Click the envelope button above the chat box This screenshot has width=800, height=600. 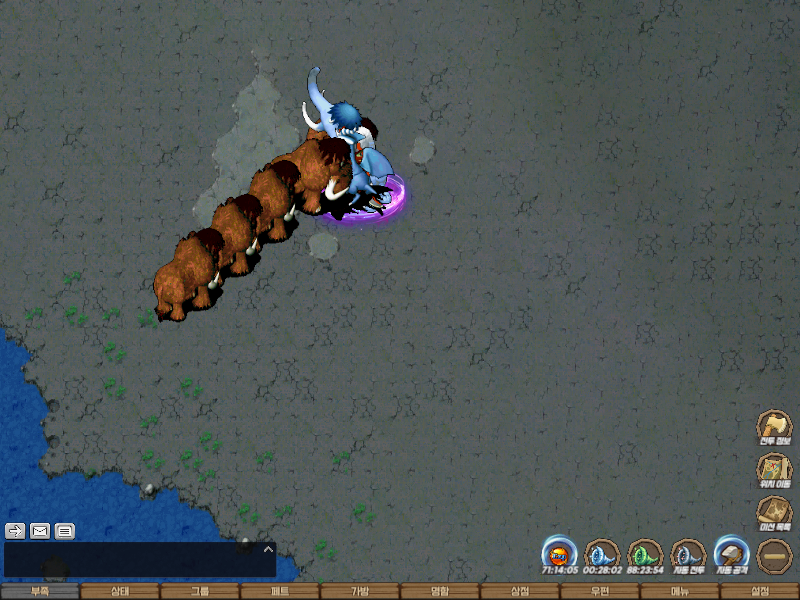pos(40,531)
